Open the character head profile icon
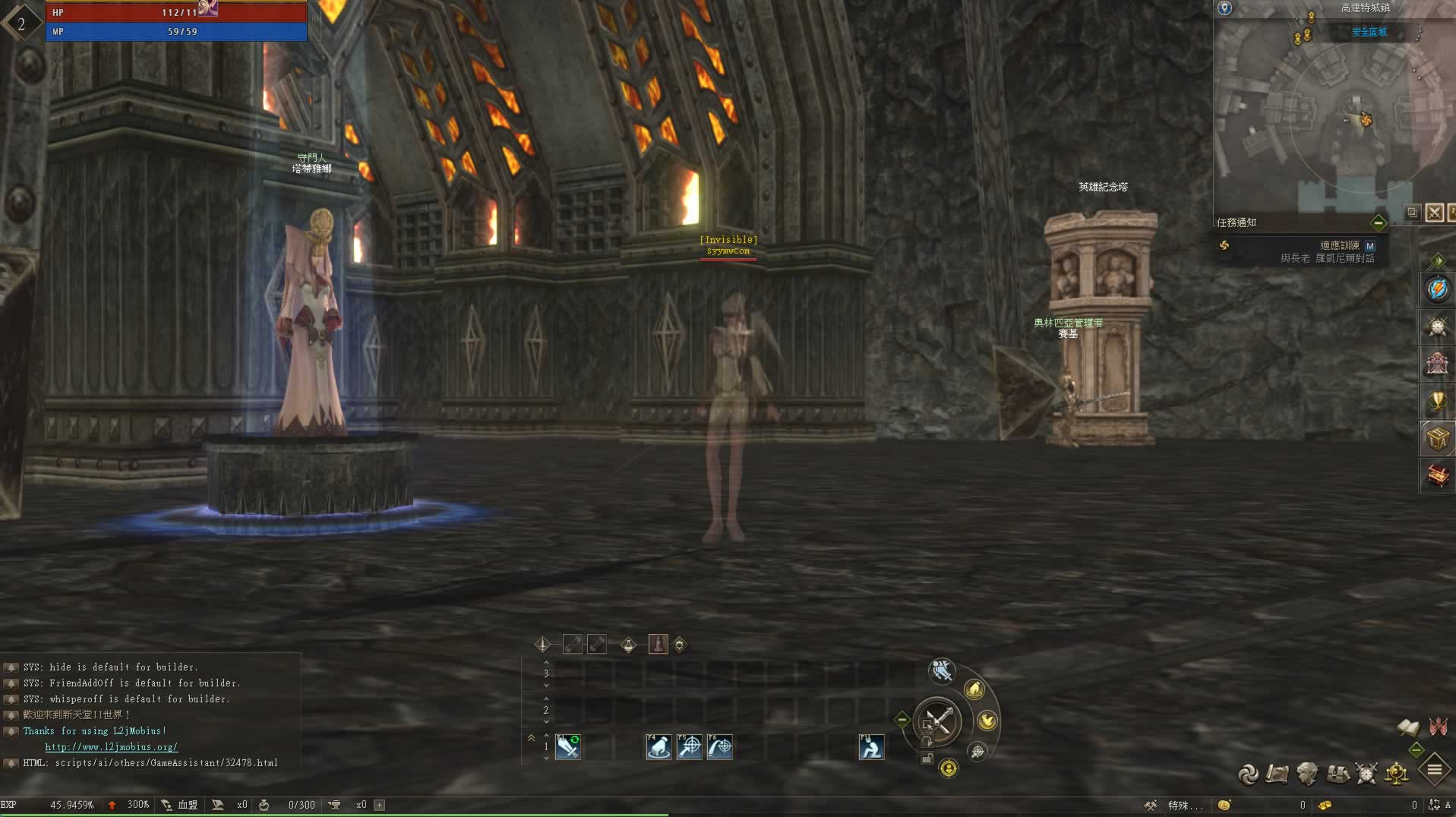 tap(1307, 774)
